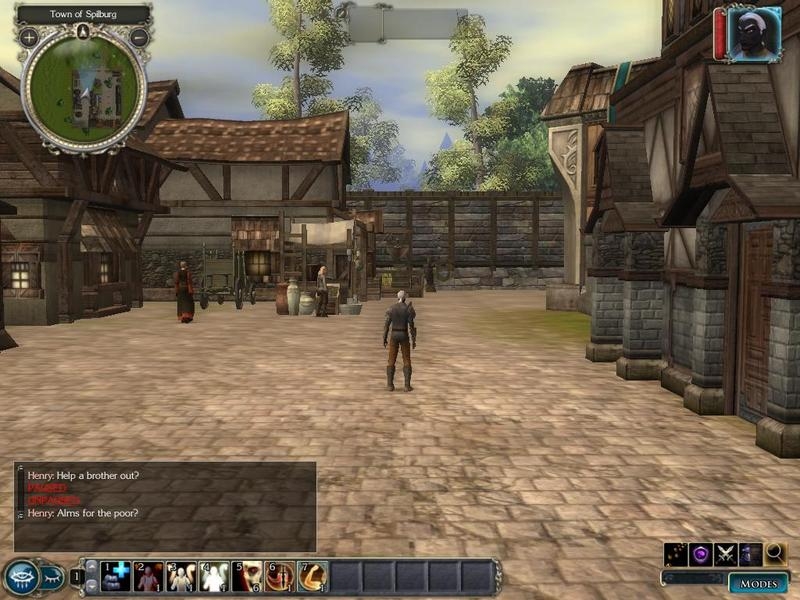The image size is (800, 600).
Task: Use hotbar slot 6 sword swirl ability
Action: click(x=279, y=577)
